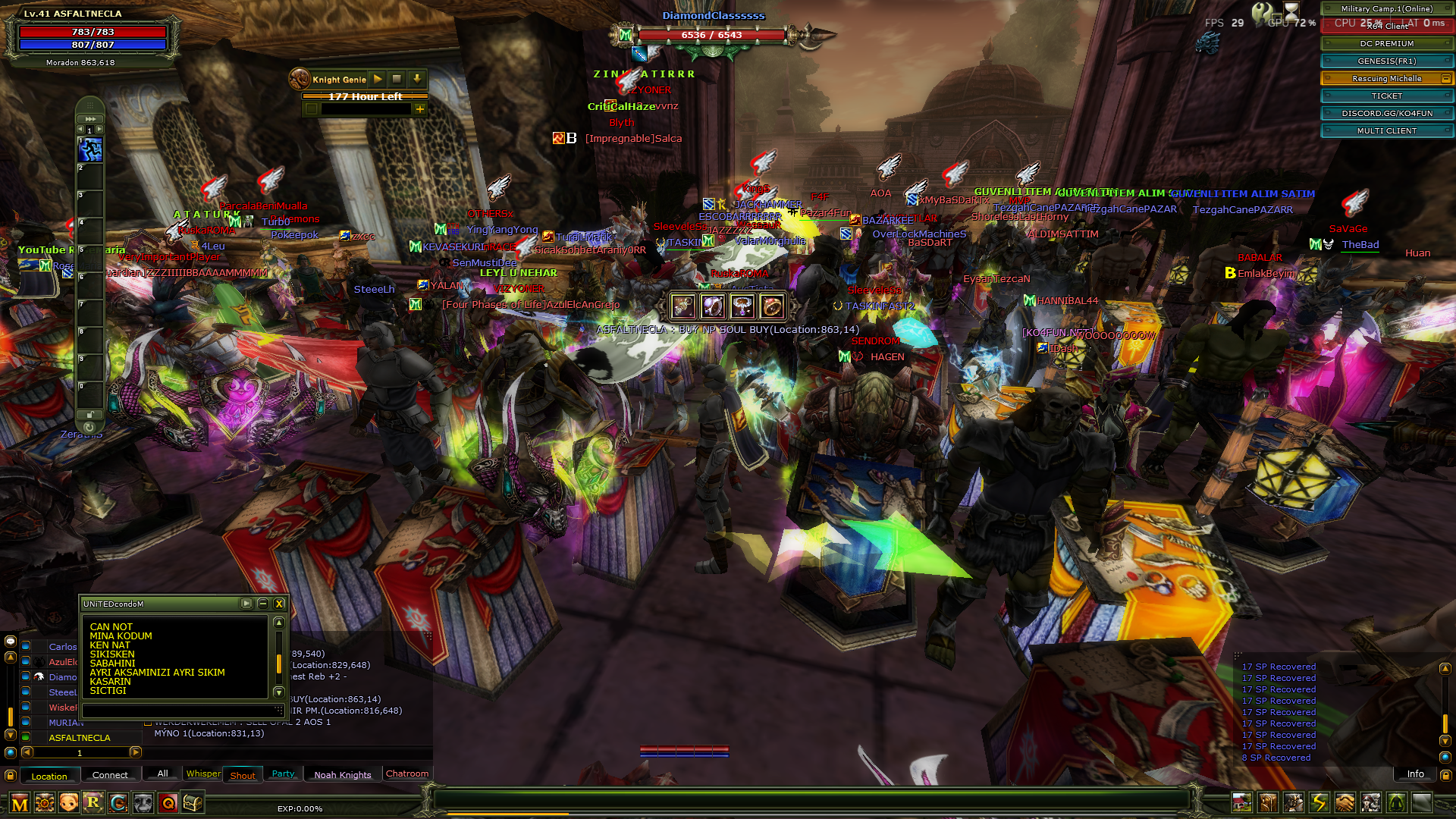The width and height of the screenshot is (1456, 819).
Task: Toggle the R icon beside chat tabs
Action: [91, 804]
